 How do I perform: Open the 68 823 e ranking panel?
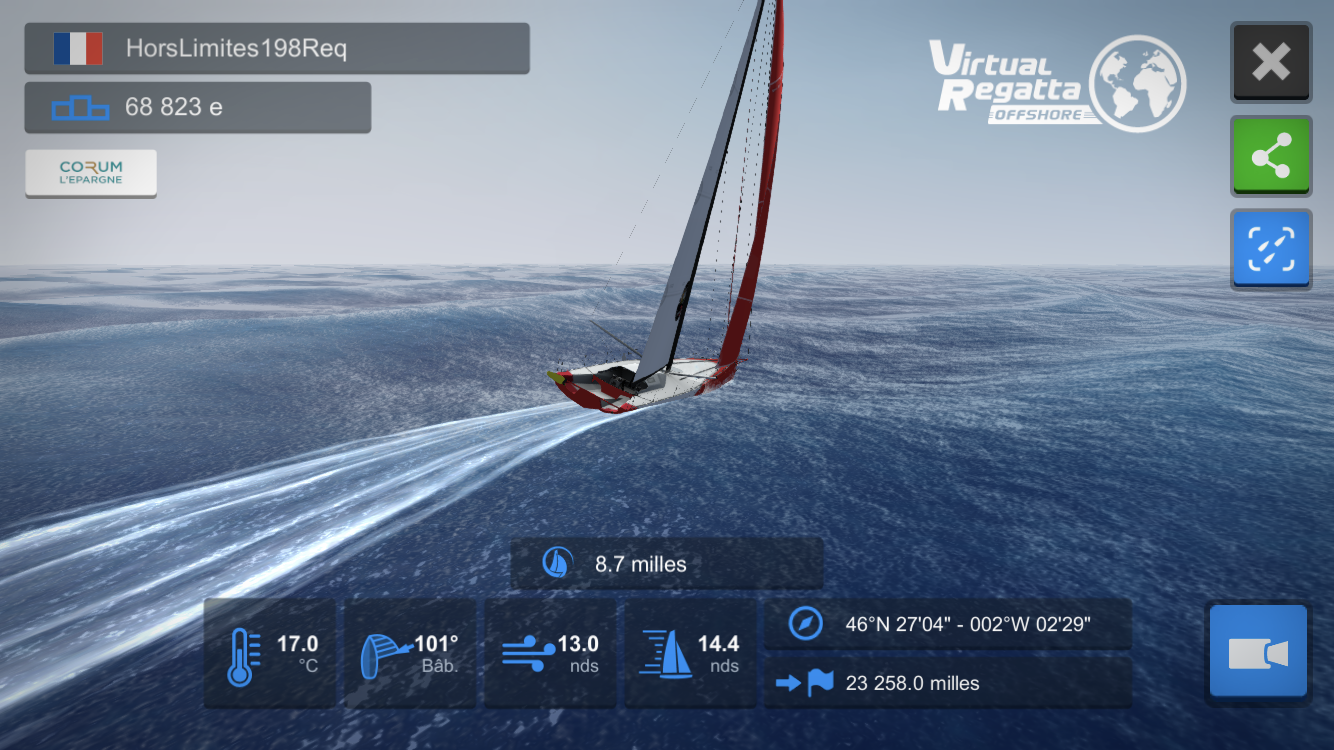[198, 107]
